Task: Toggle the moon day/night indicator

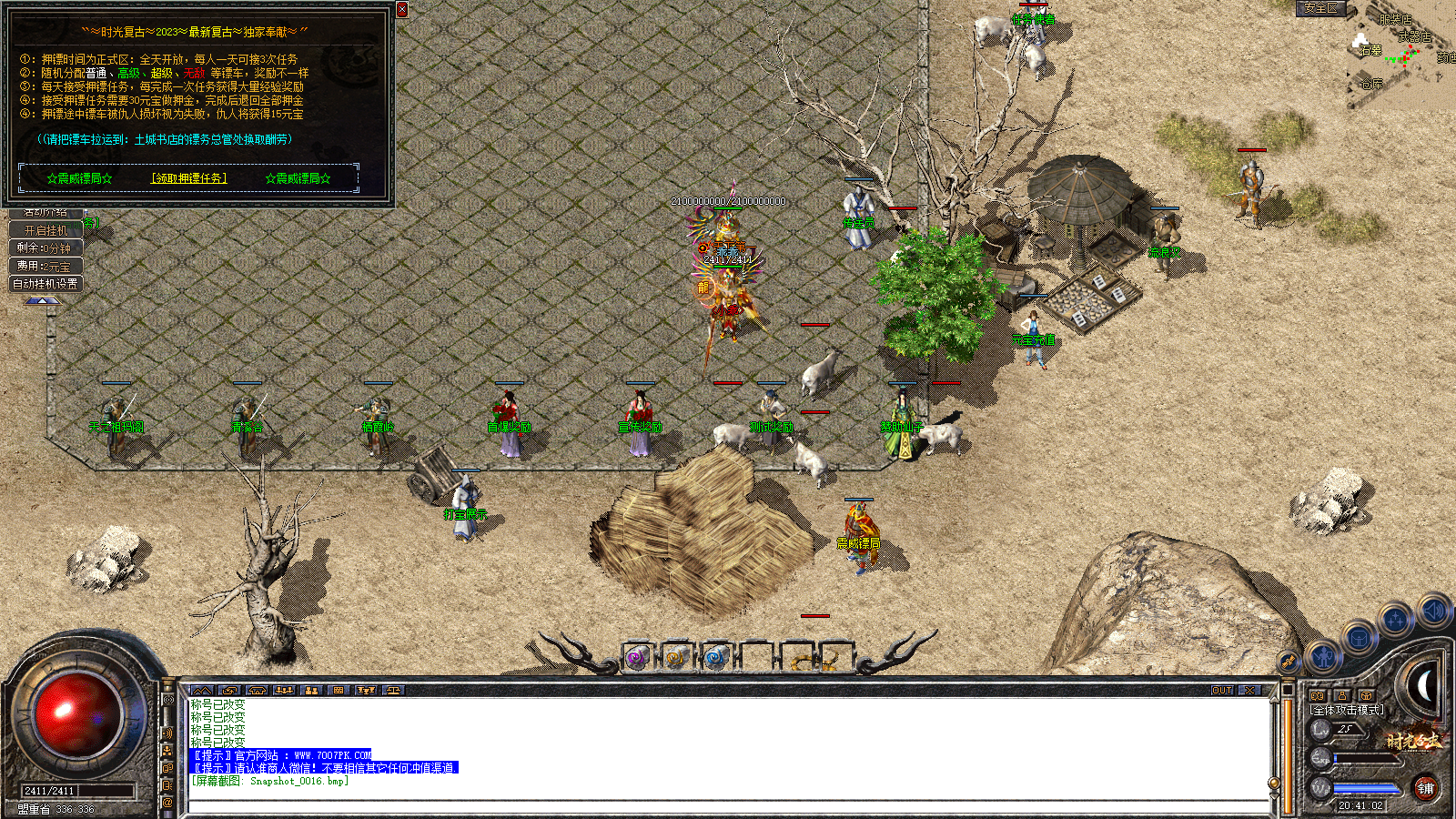Action: click(1422, 682)
